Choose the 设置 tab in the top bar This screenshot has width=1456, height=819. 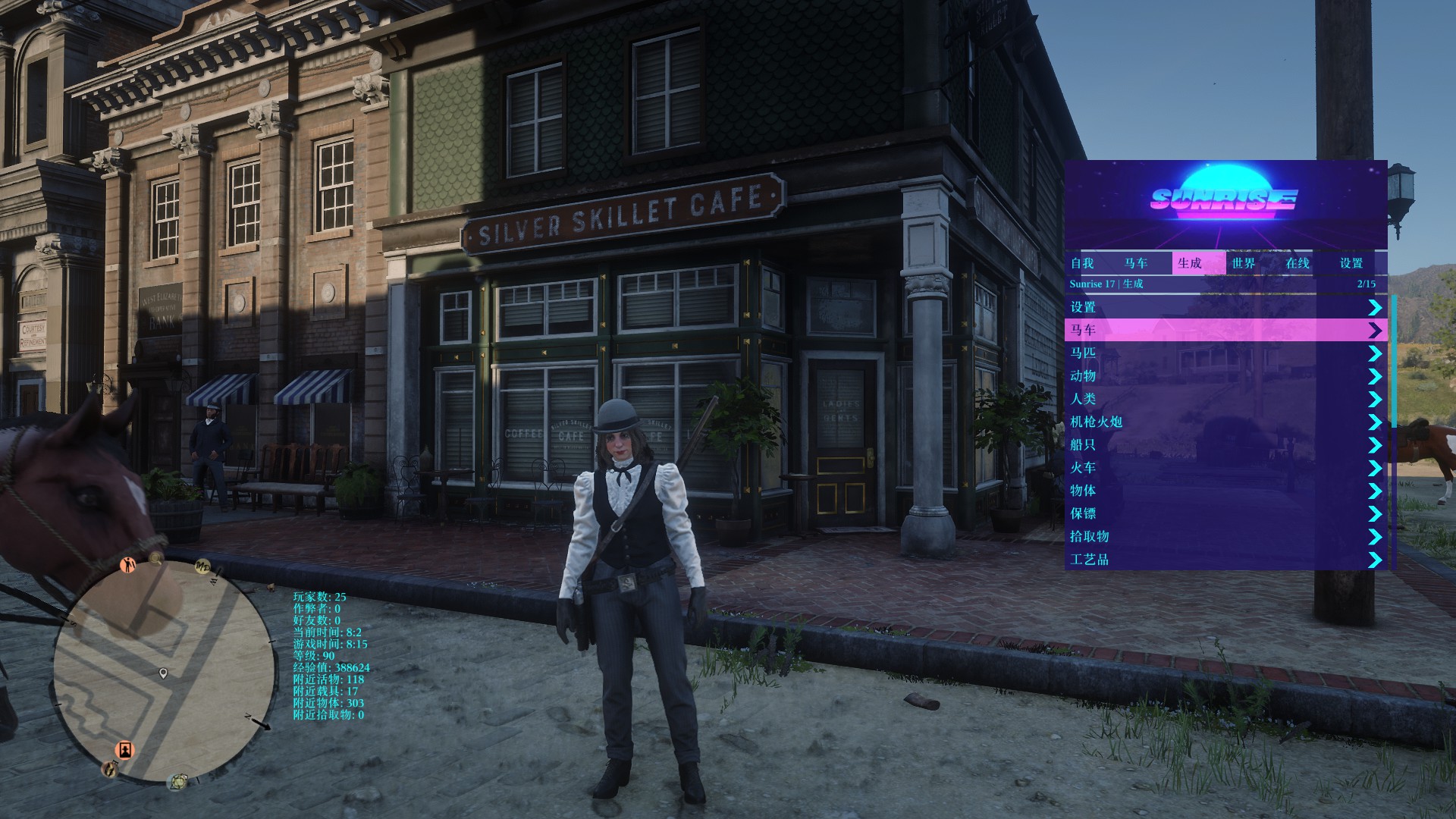pyautogui.click(x=1351, y=263)
